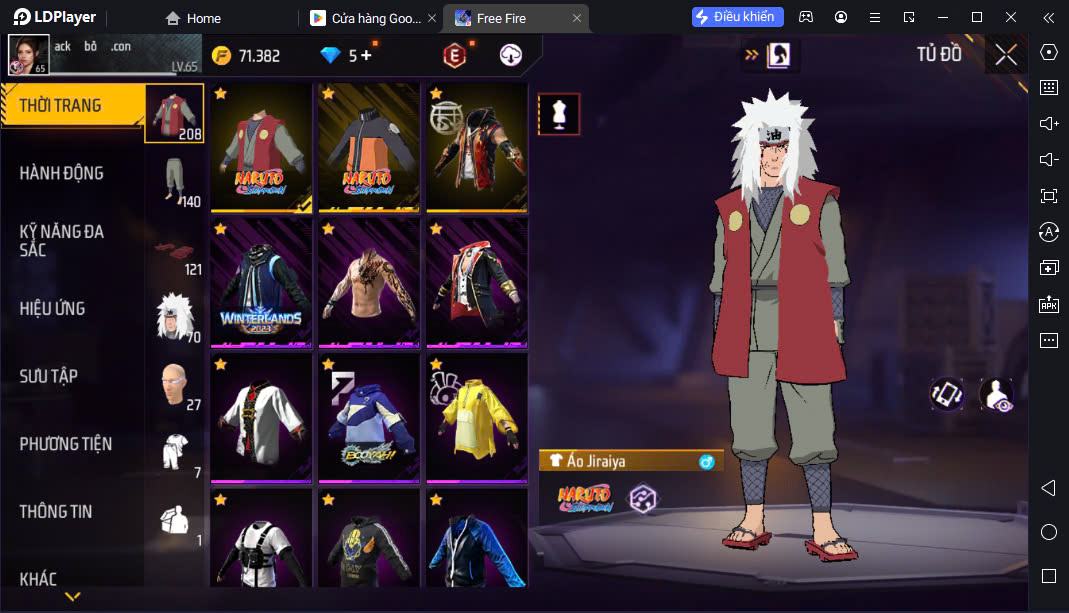
Task: Pick the Winterlands 2023 jacket
Action: pyautogui.click(x=261, y=282)
